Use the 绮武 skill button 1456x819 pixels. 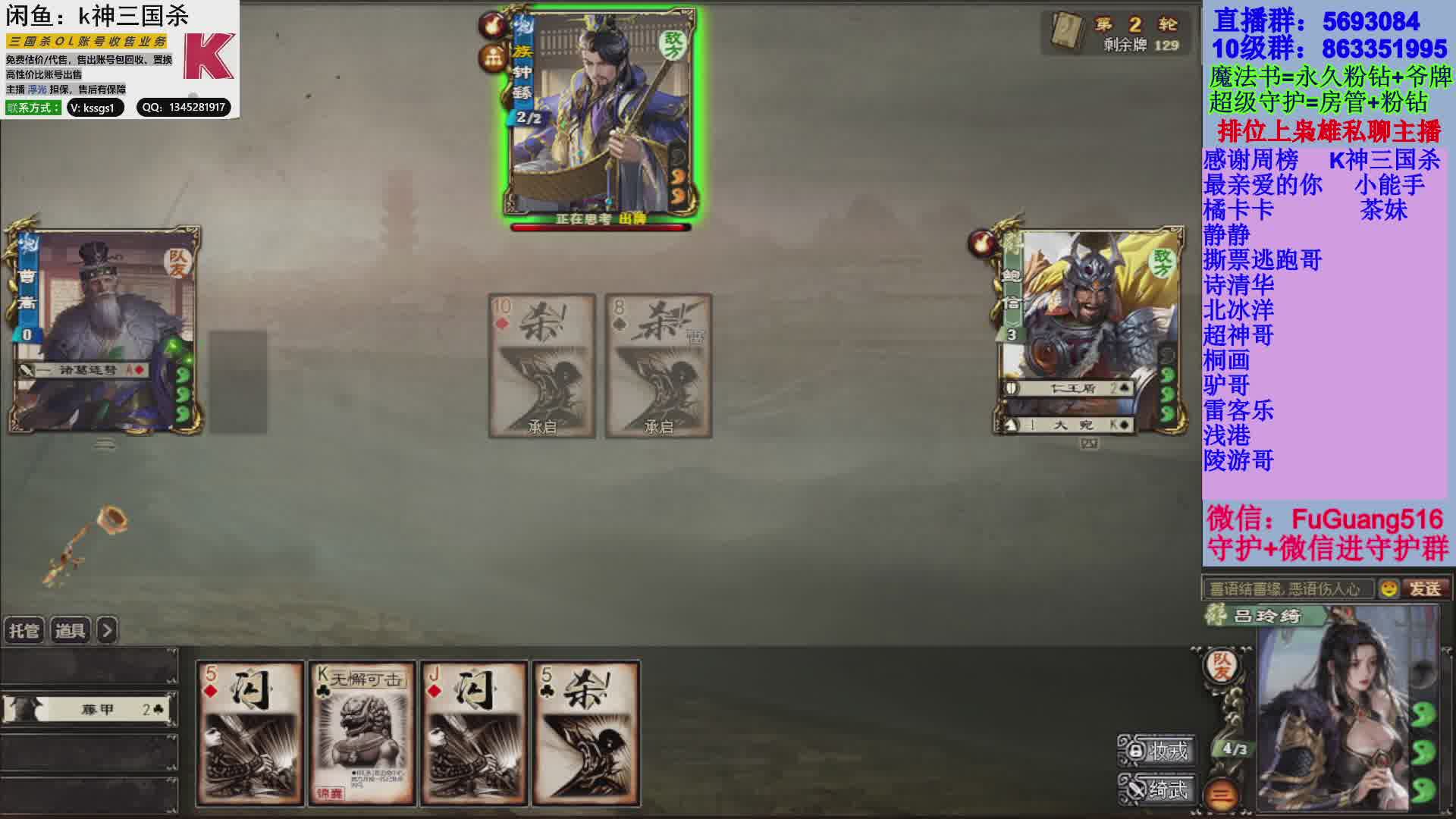(x=1156, y=789)
